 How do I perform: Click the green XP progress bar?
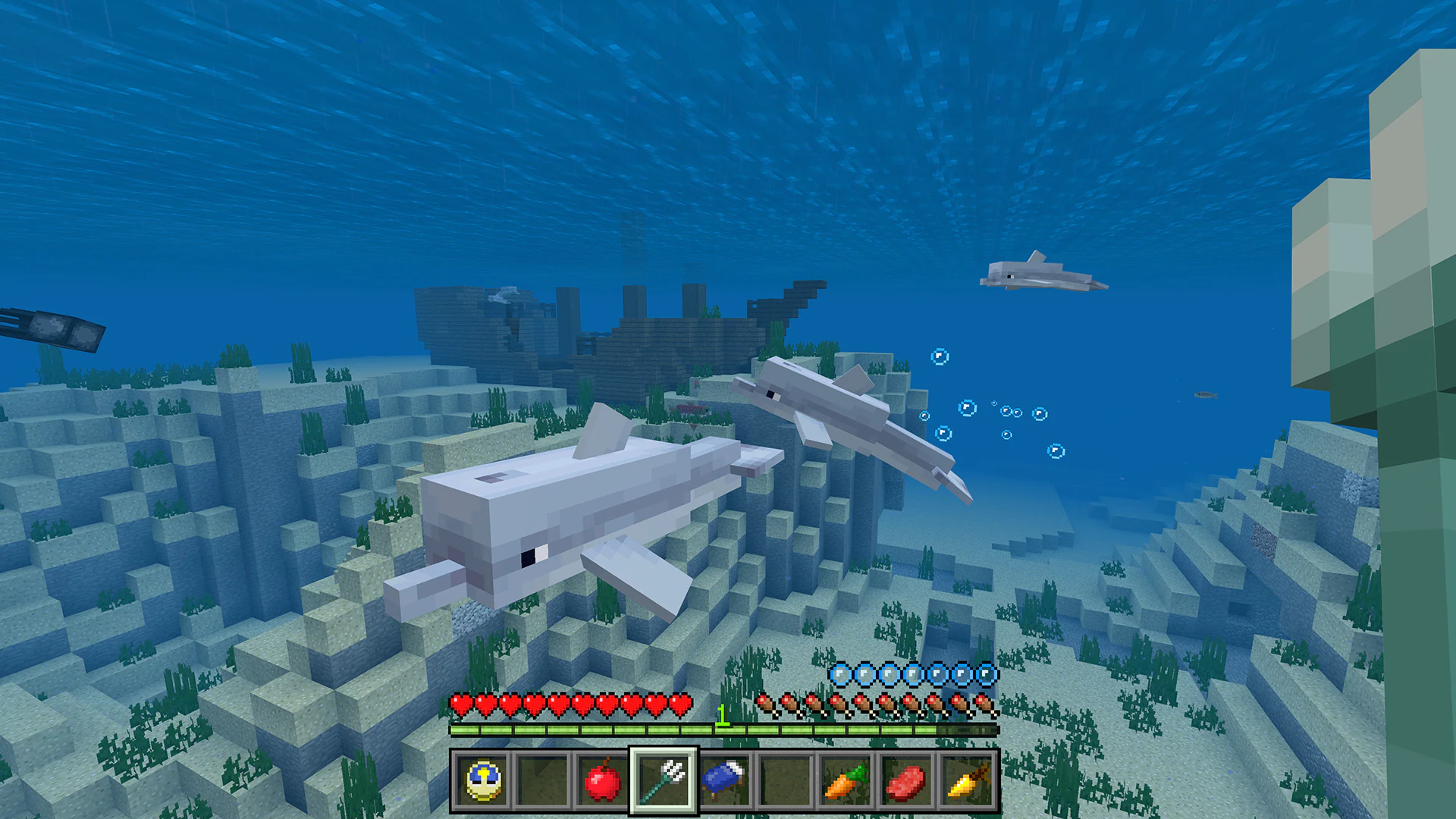(607, 730)
